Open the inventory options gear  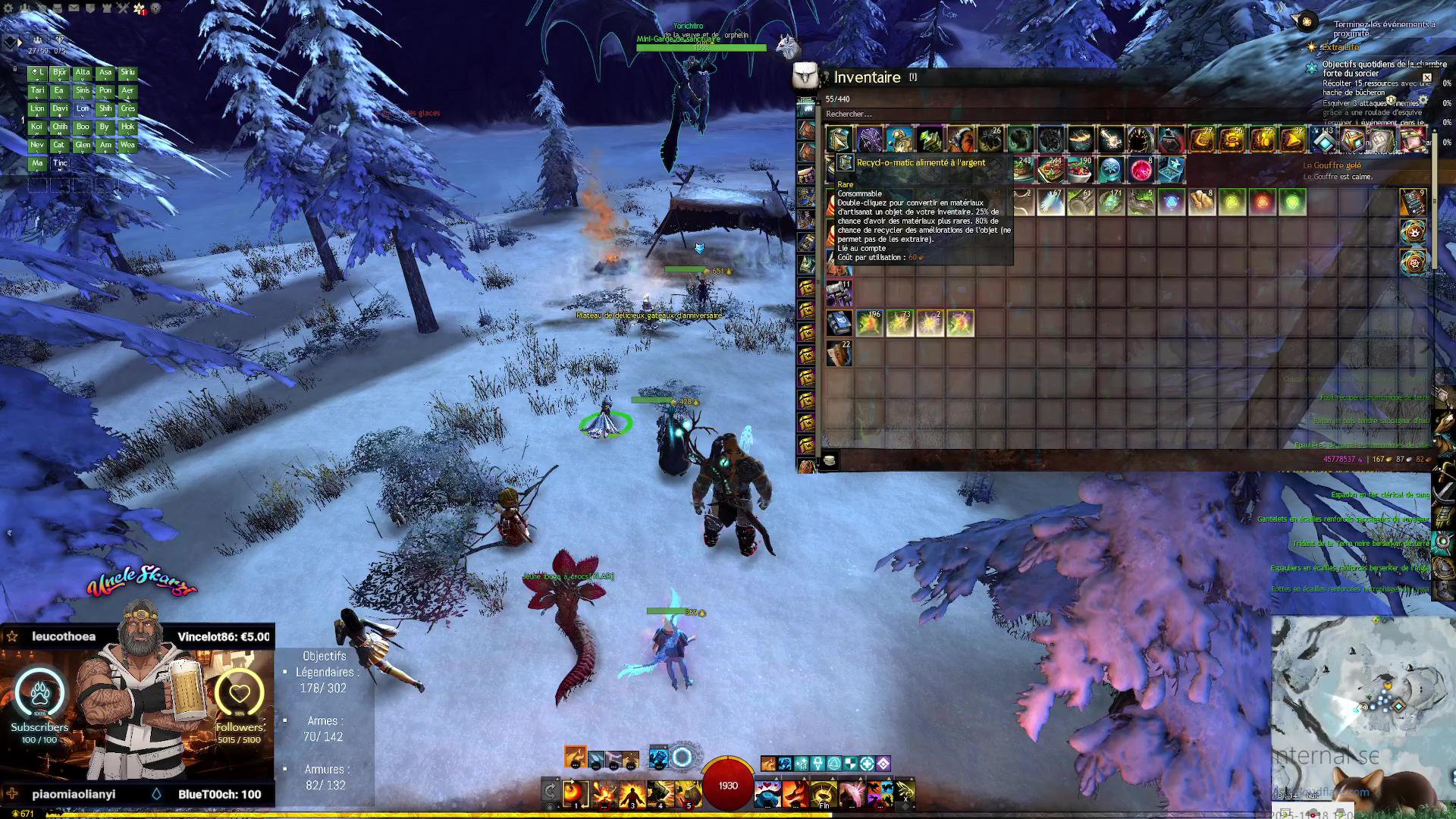pos(1423,99)
